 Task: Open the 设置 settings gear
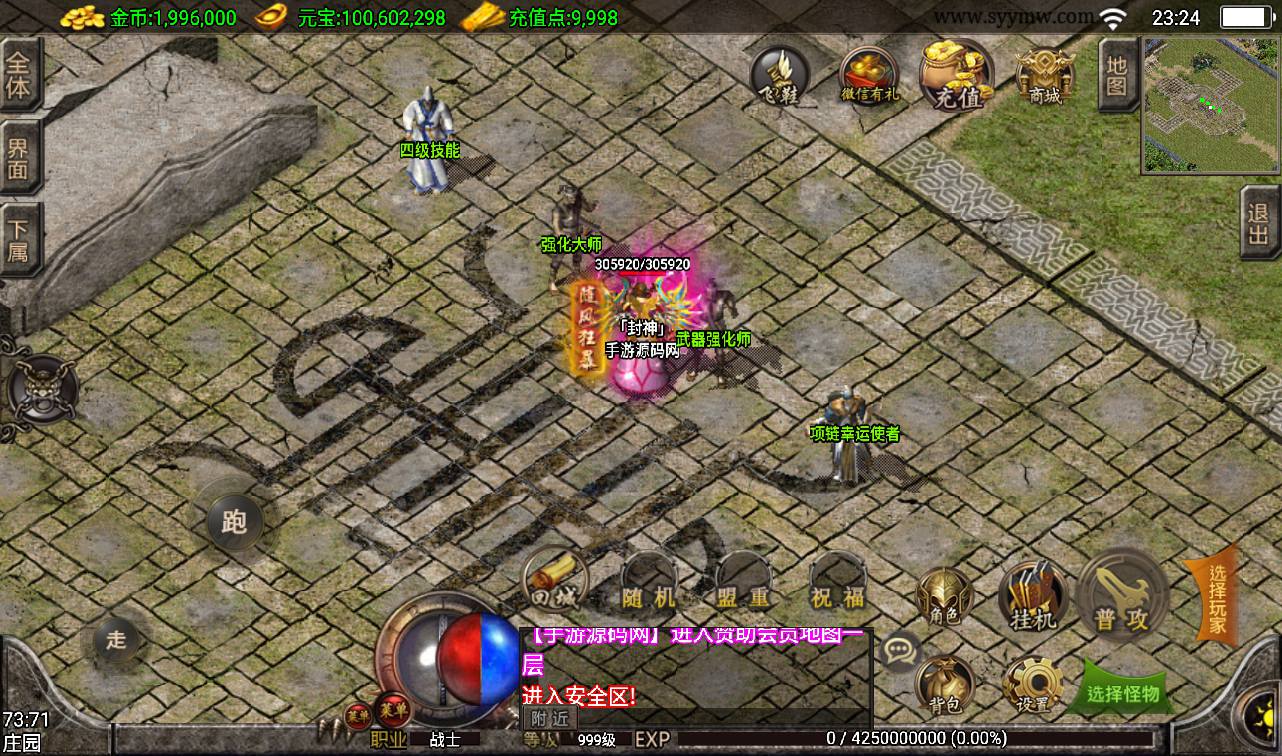(1032, 685)
